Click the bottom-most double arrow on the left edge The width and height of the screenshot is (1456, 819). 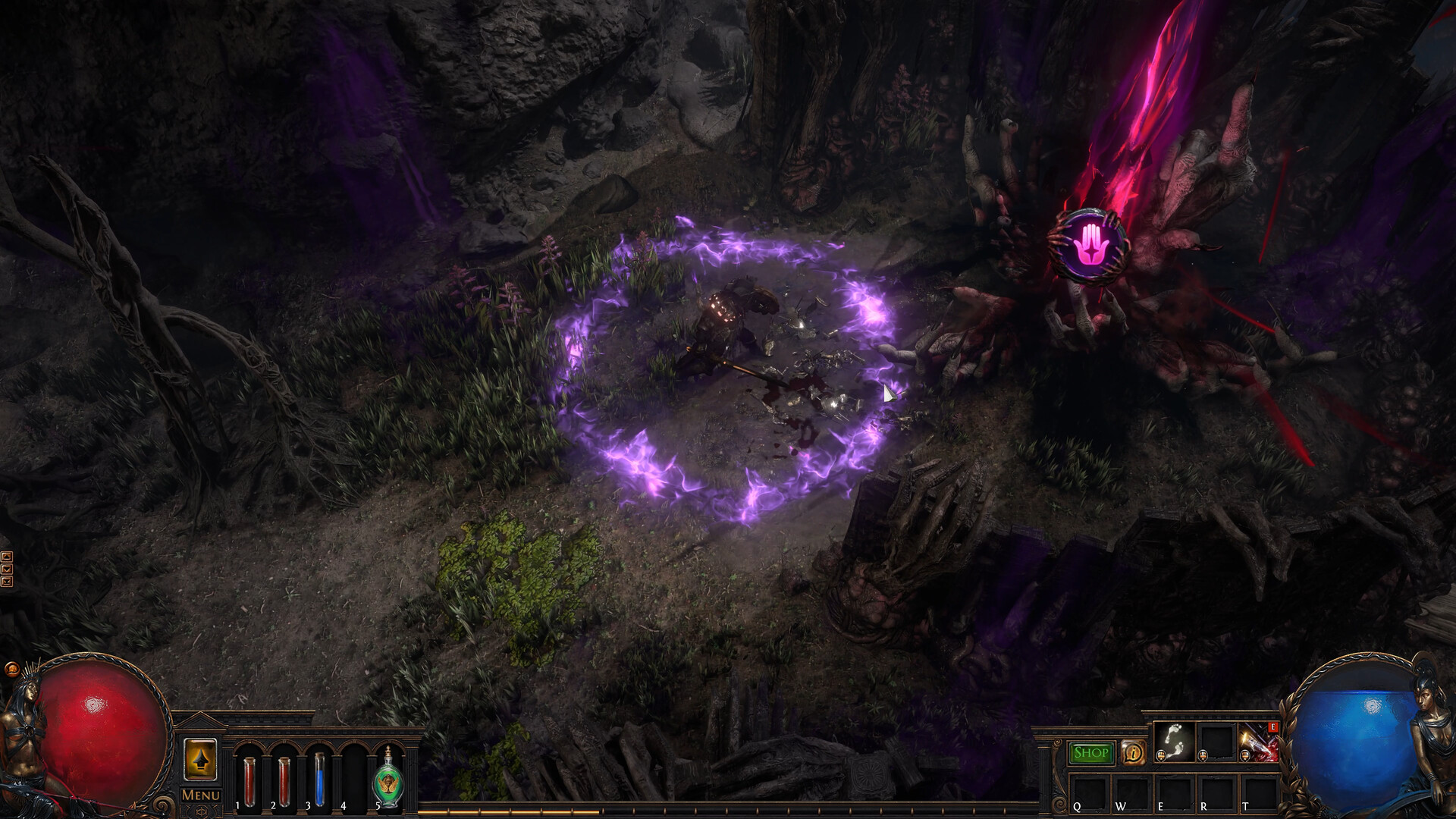coord(7,582)
